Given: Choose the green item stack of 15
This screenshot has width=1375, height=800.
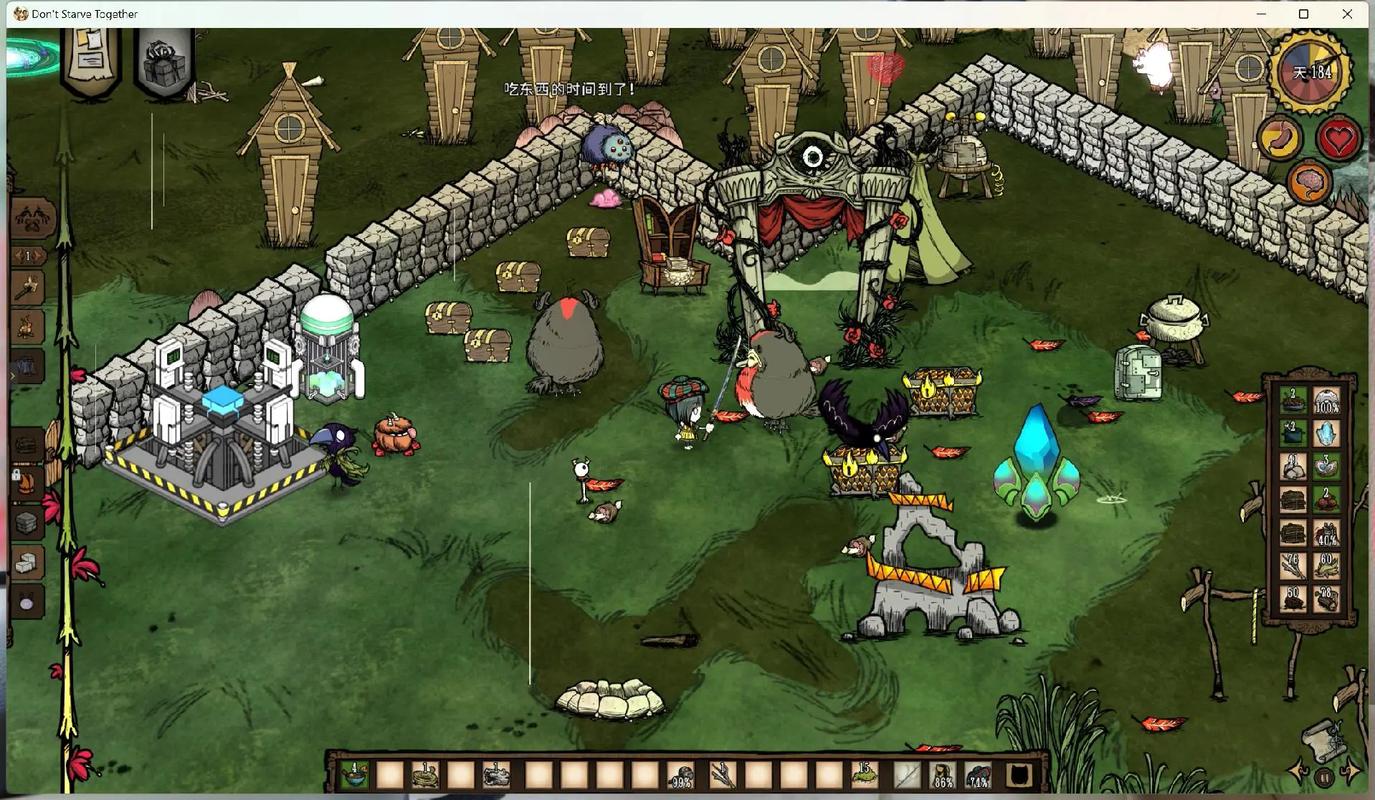Looking at the screenshot, I should 865,774.
